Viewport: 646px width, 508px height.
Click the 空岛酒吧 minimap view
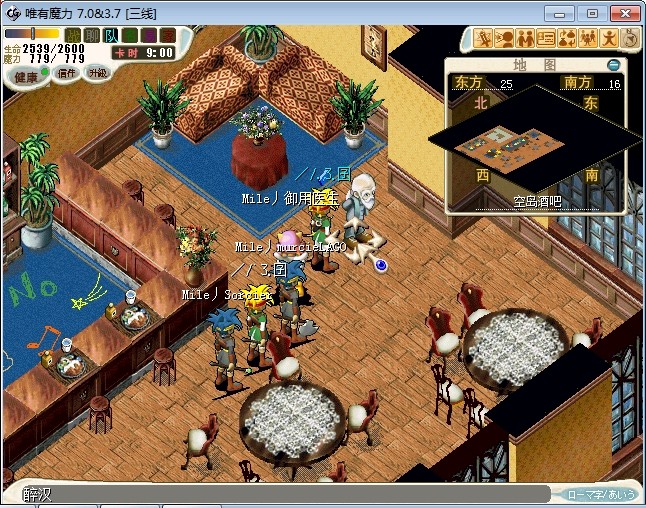pyautogui.click(x=530, y=143)
